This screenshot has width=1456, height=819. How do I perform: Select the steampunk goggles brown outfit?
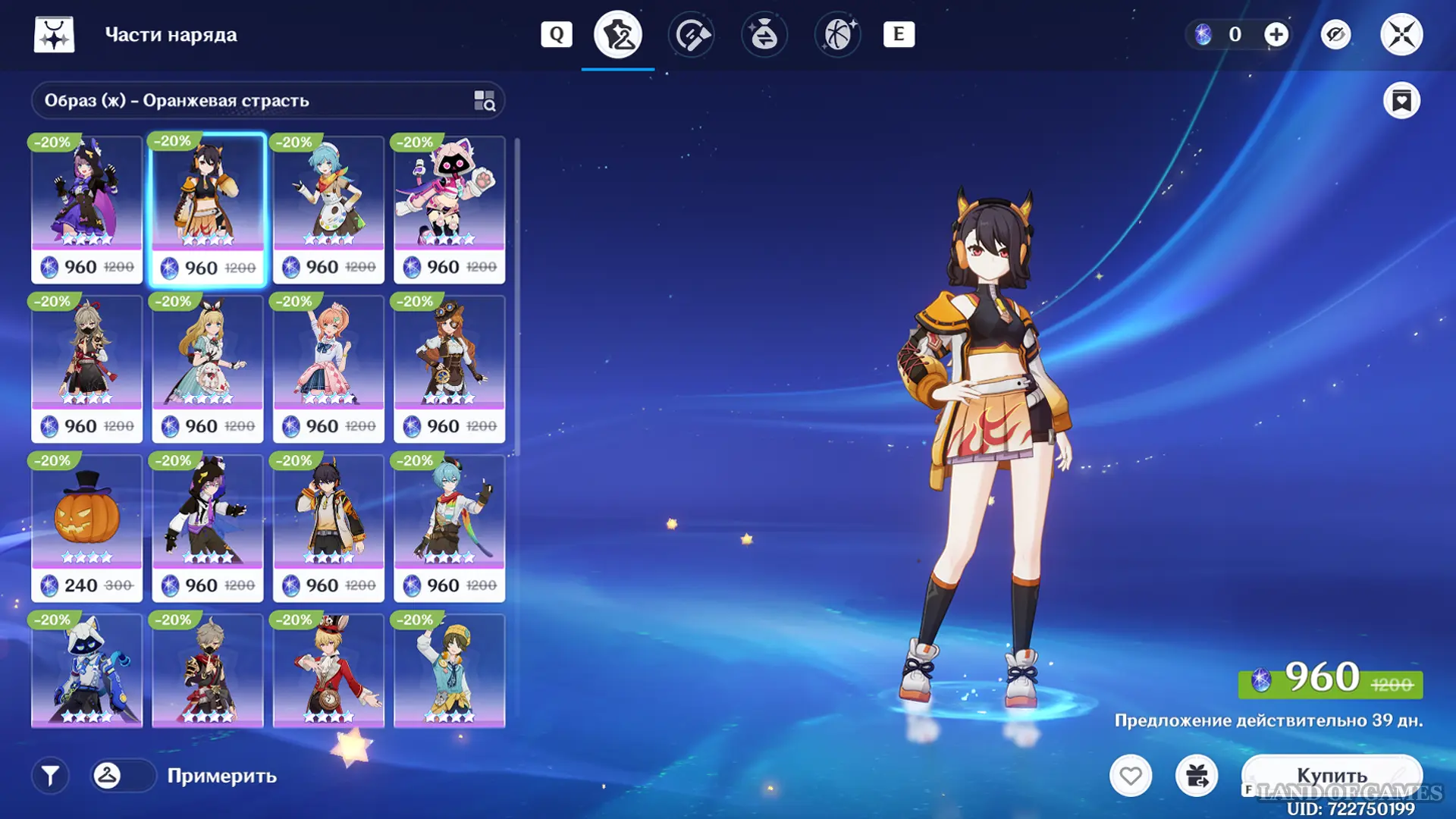pos(449,369)
